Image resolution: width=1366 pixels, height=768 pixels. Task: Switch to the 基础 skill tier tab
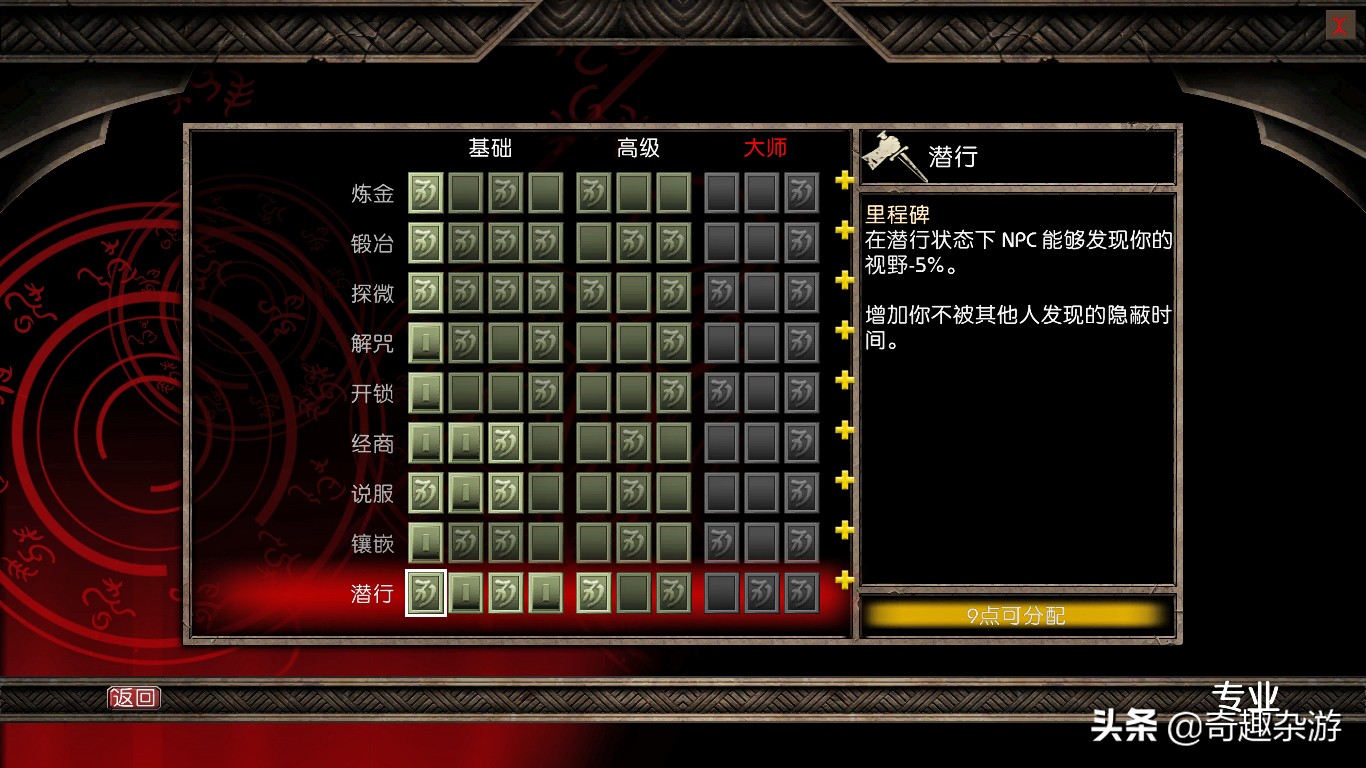489,148
